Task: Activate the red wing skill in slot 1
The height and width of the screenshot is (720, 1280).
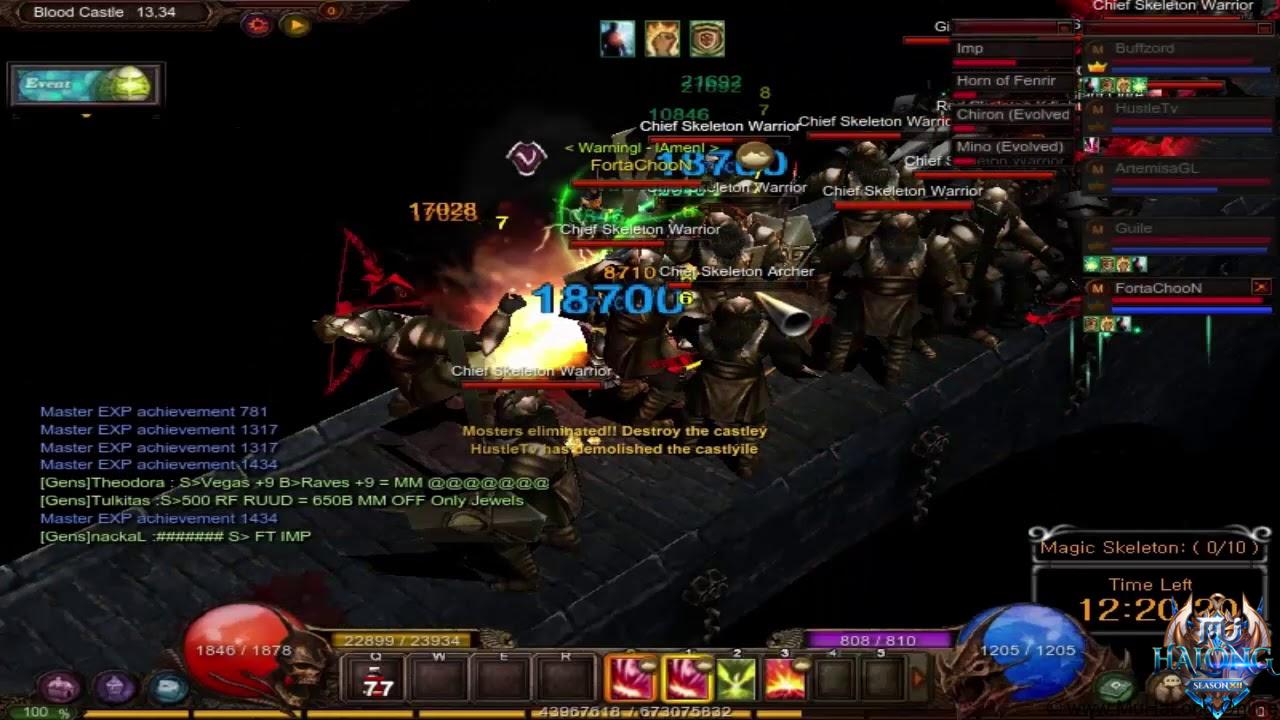Action: (x=686, y=678)
